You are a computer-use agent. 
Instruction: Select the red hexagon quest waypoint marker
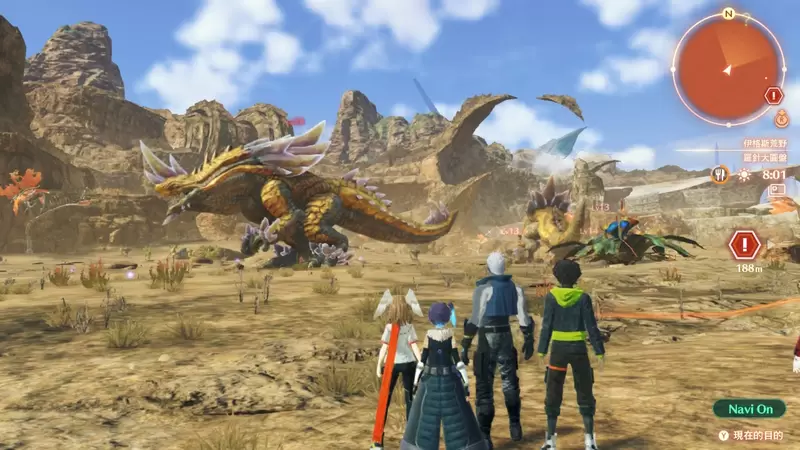point(744,245)
